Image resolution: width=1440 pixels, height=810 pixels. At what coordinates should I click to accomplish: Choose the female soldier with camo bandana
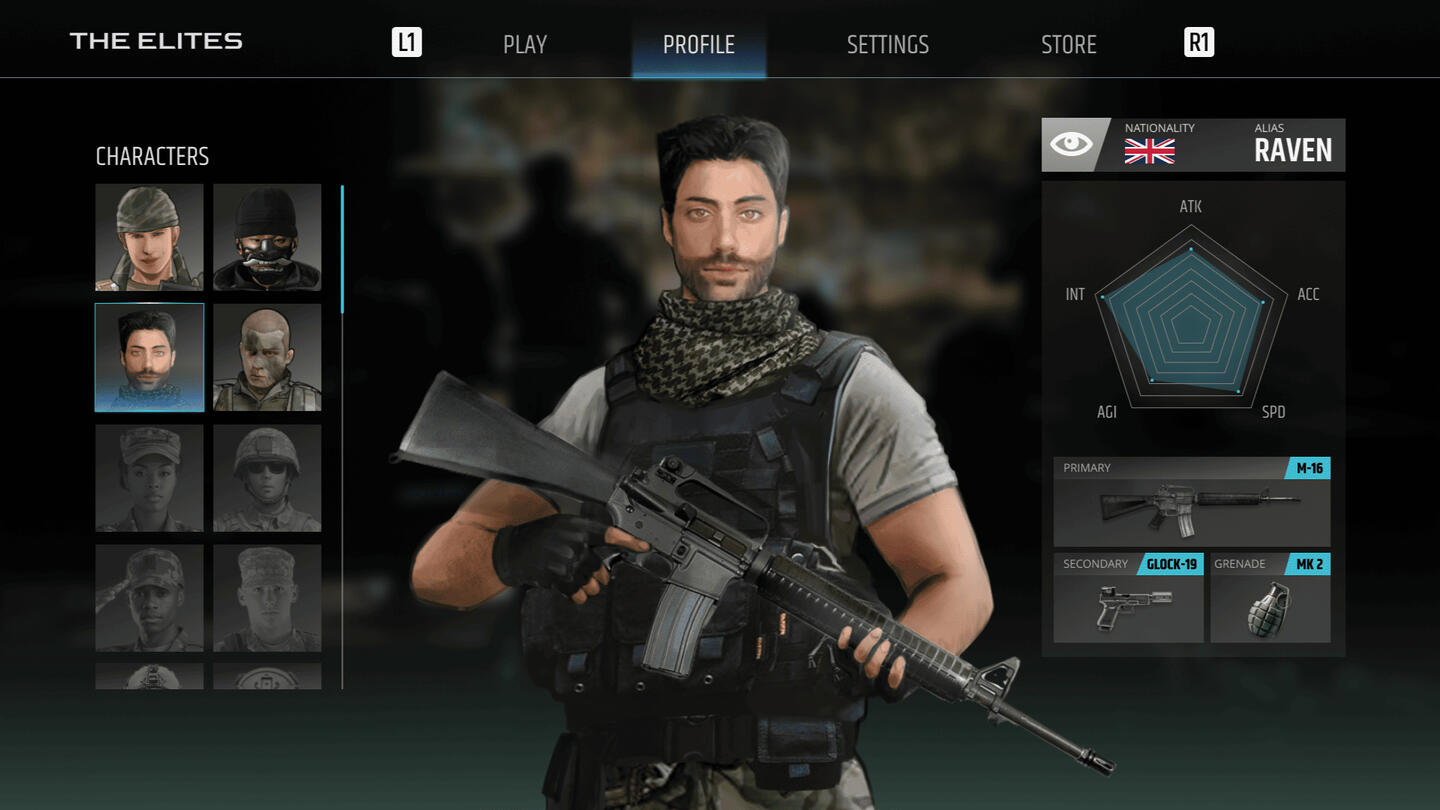click(149, 237)
